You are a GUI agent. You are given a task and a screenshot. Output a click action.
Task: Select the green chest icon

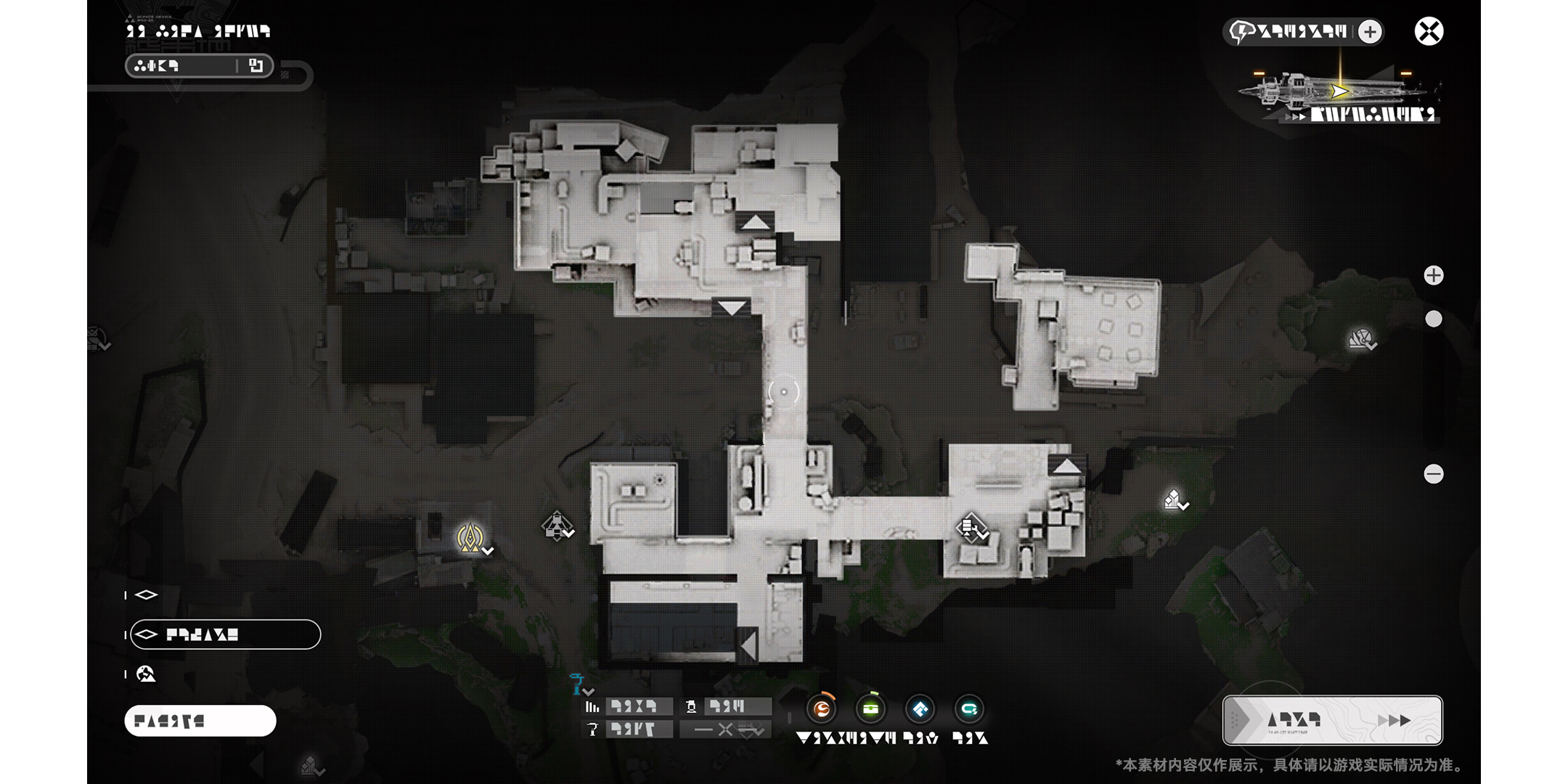(x=870, y=709)
